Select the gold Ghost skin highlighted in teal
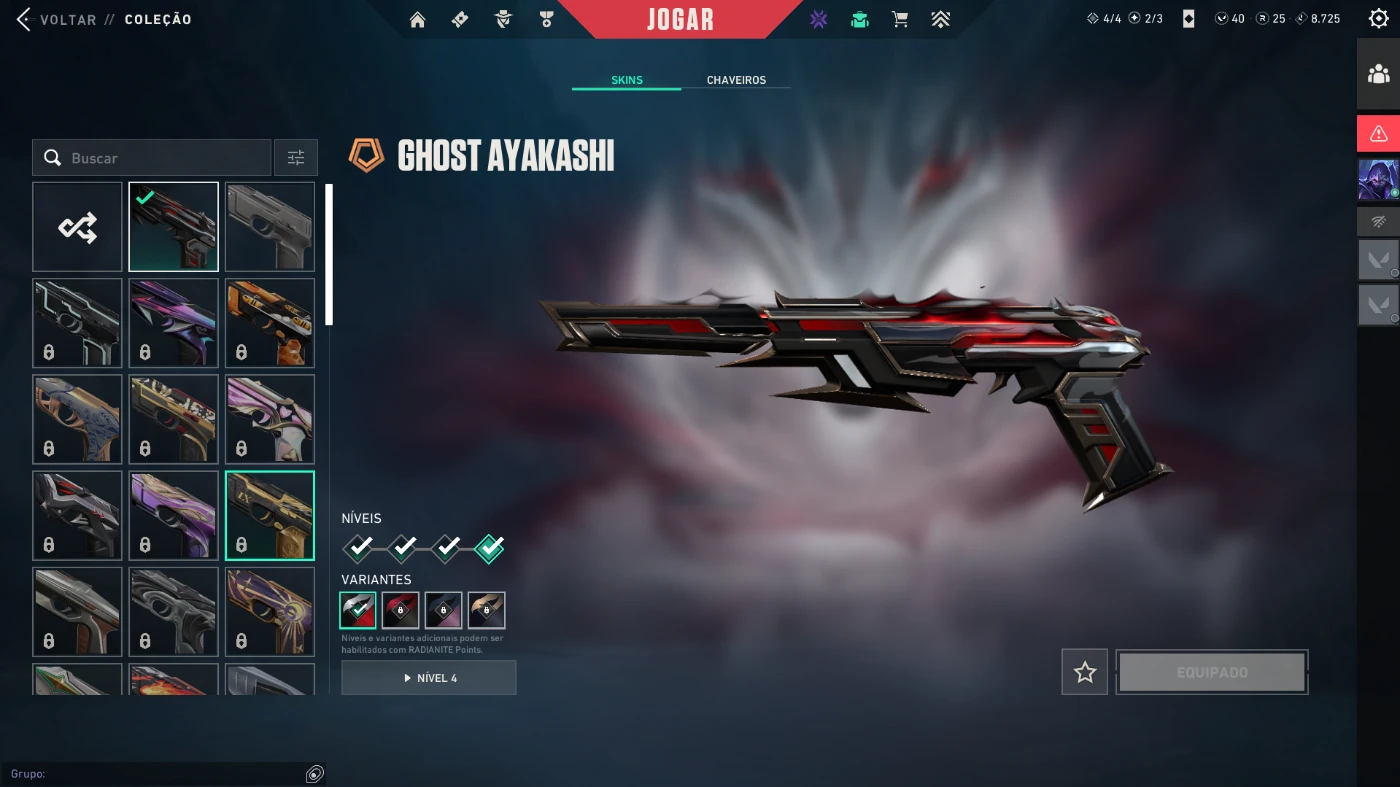1400x787 pixels. pos(270,516)
